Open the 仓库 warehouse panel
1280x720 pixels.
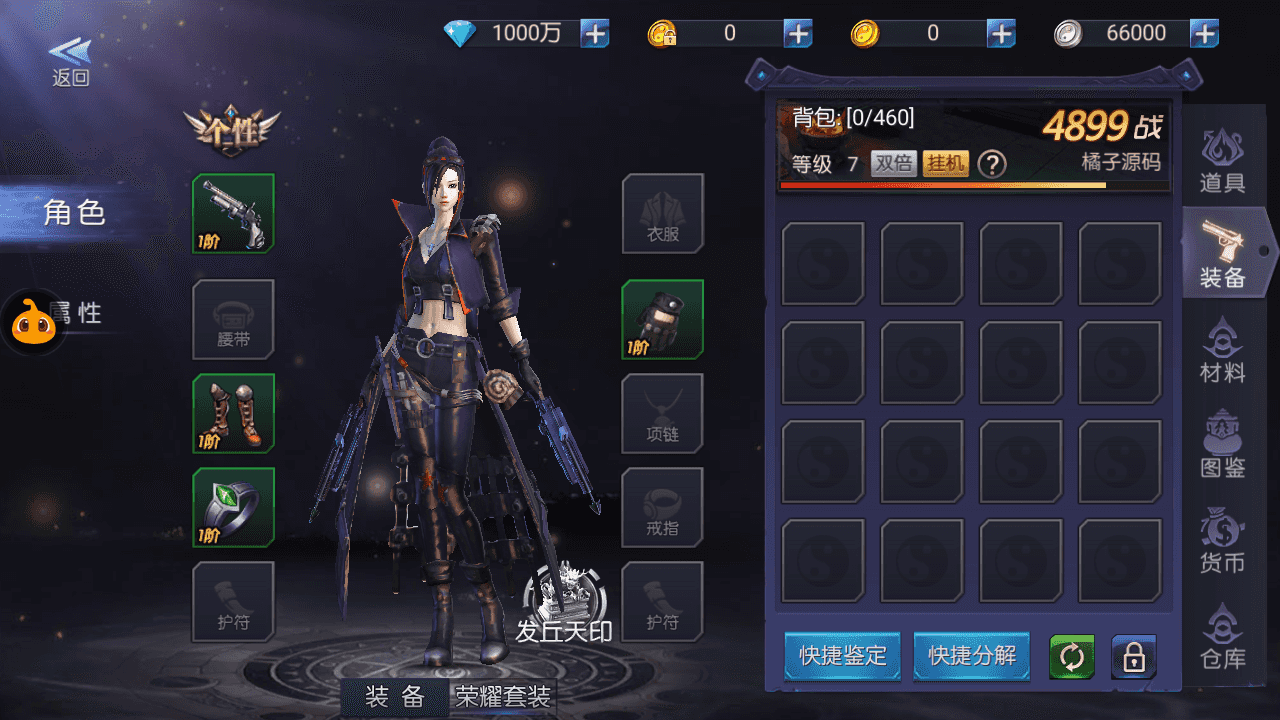pos(1221,635)
